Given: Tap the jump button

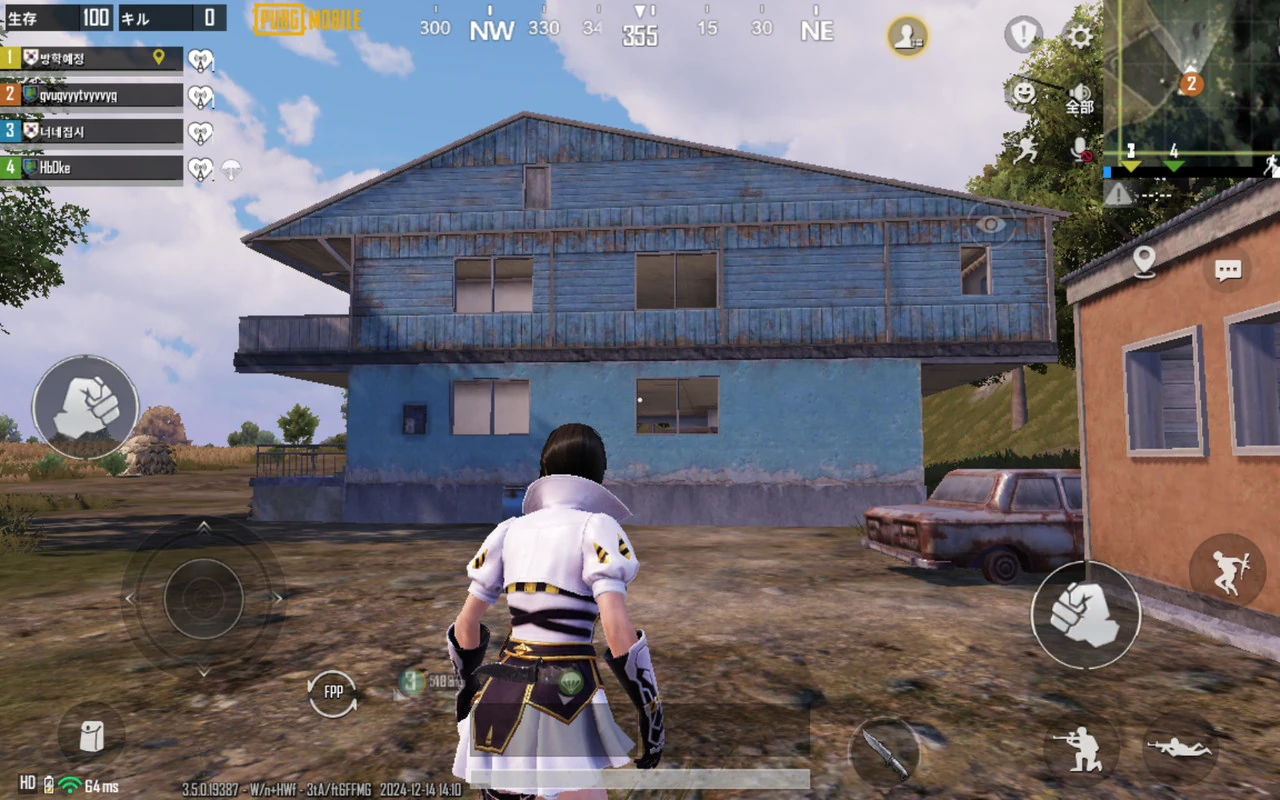Looking at the screenshot, I should (x=1226, y=571).
